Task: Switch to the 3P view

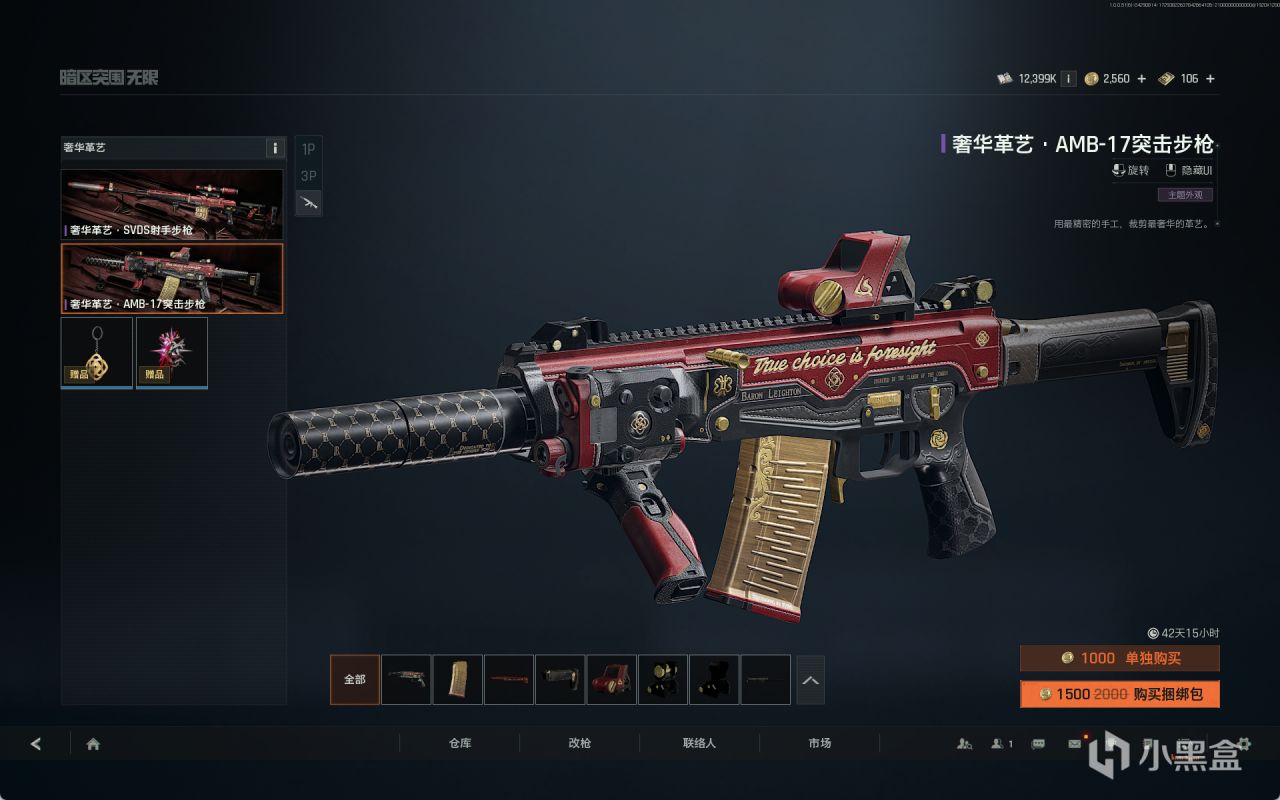Action: pyautogui.click(x=309, y=176)
